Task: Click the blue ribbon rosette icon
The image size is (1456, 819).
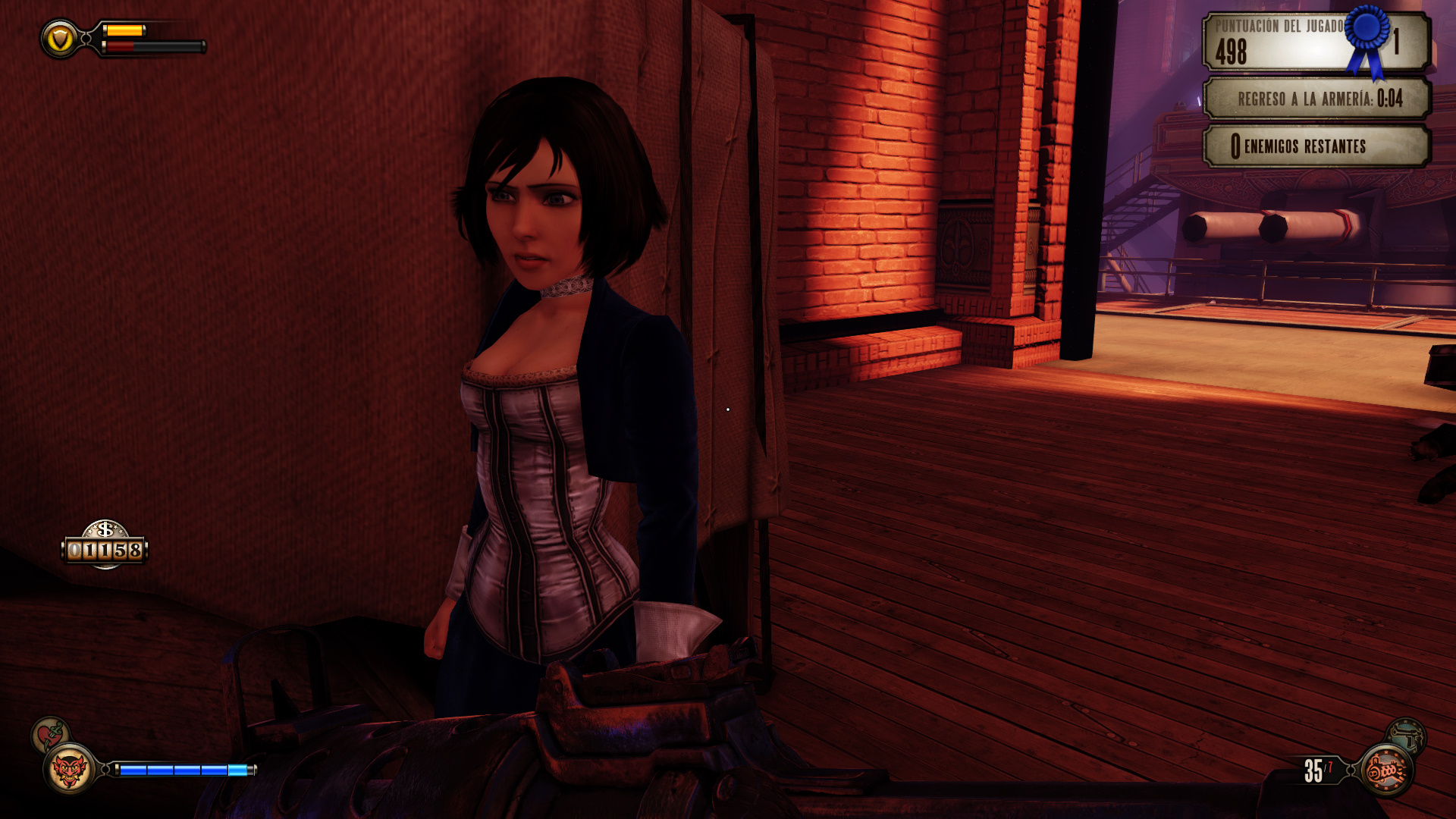Action: click(x=1367, y=38)
